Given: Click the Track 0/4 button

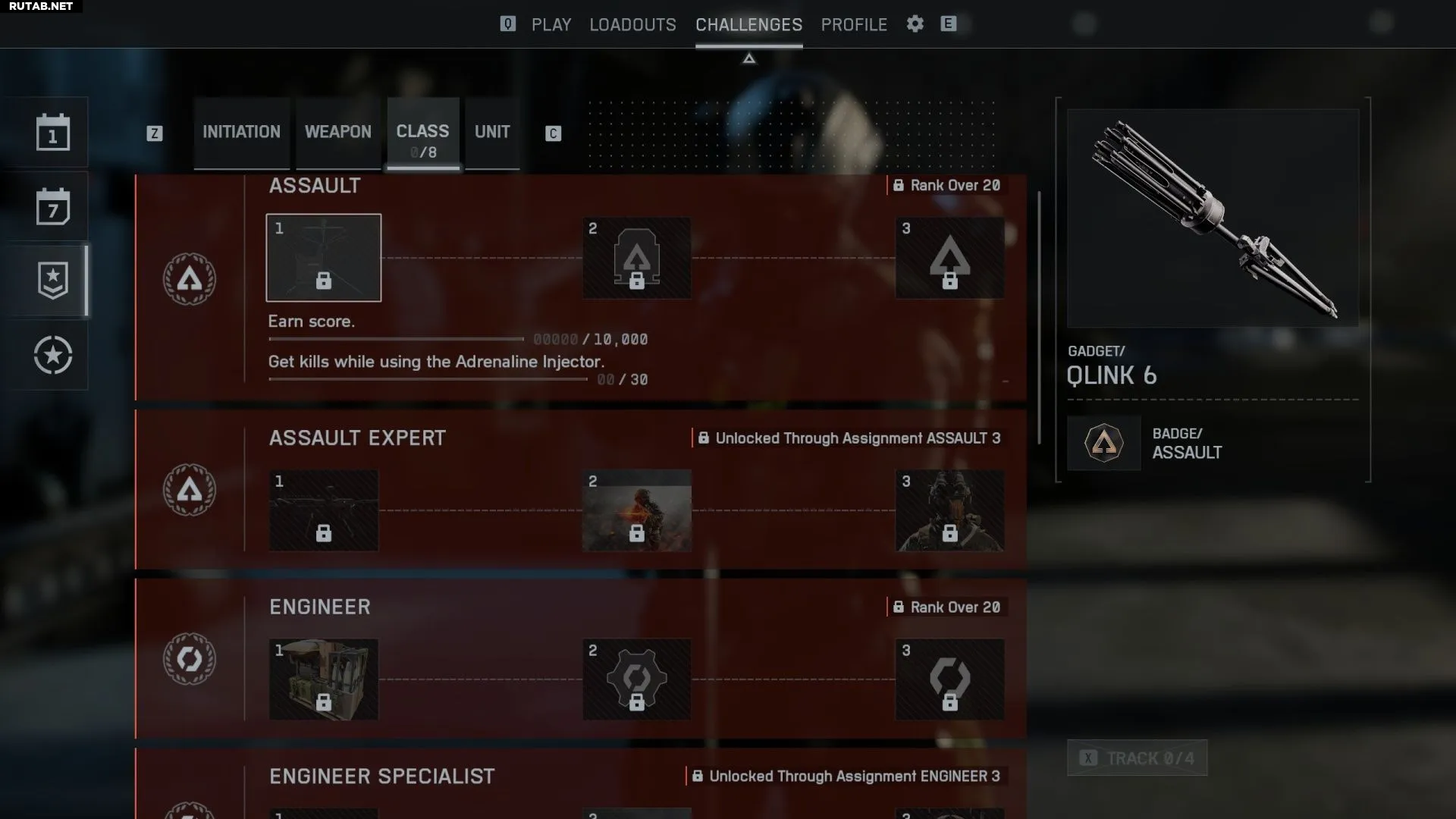Looking at the screenshot, I should tap(1137, 758).
